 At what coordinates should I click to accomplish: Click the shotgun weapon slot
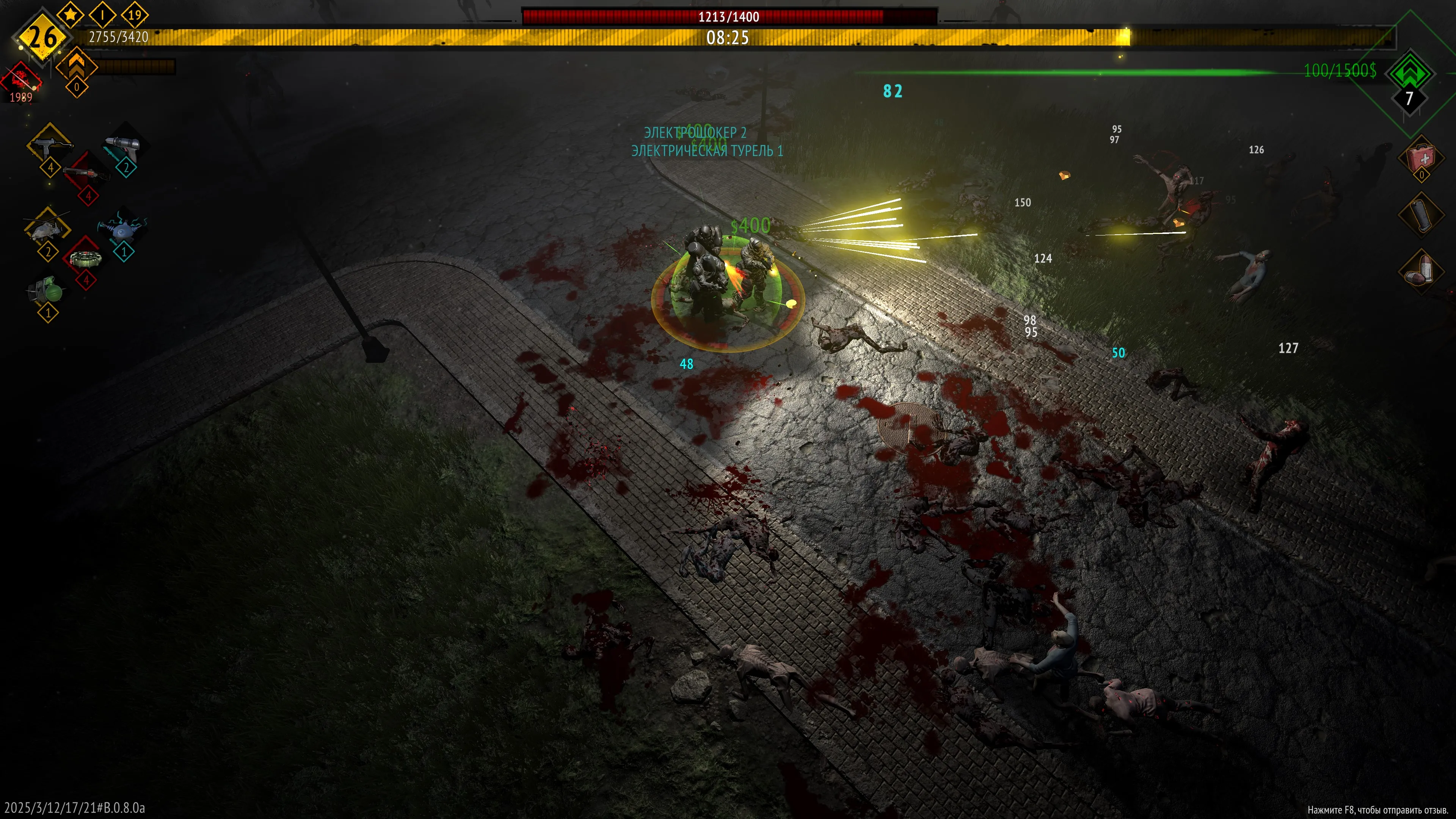(86, 172)
